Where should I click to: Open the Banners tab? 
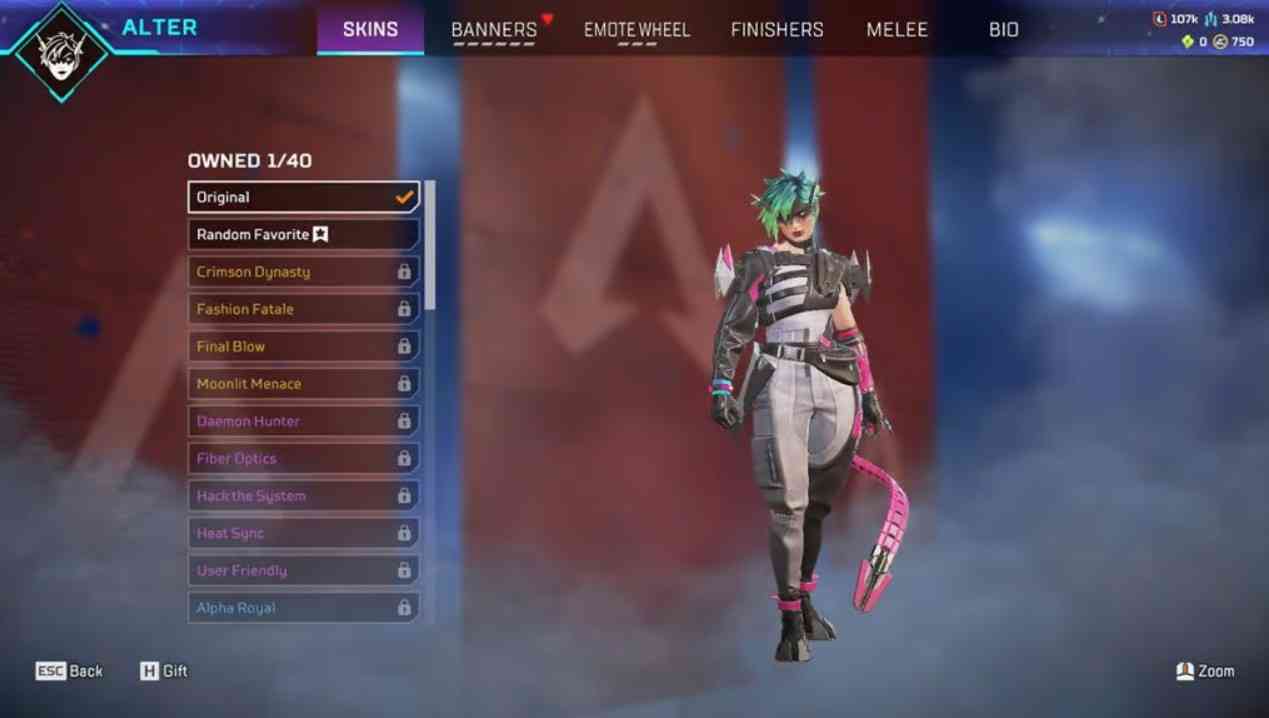[494, 30]
